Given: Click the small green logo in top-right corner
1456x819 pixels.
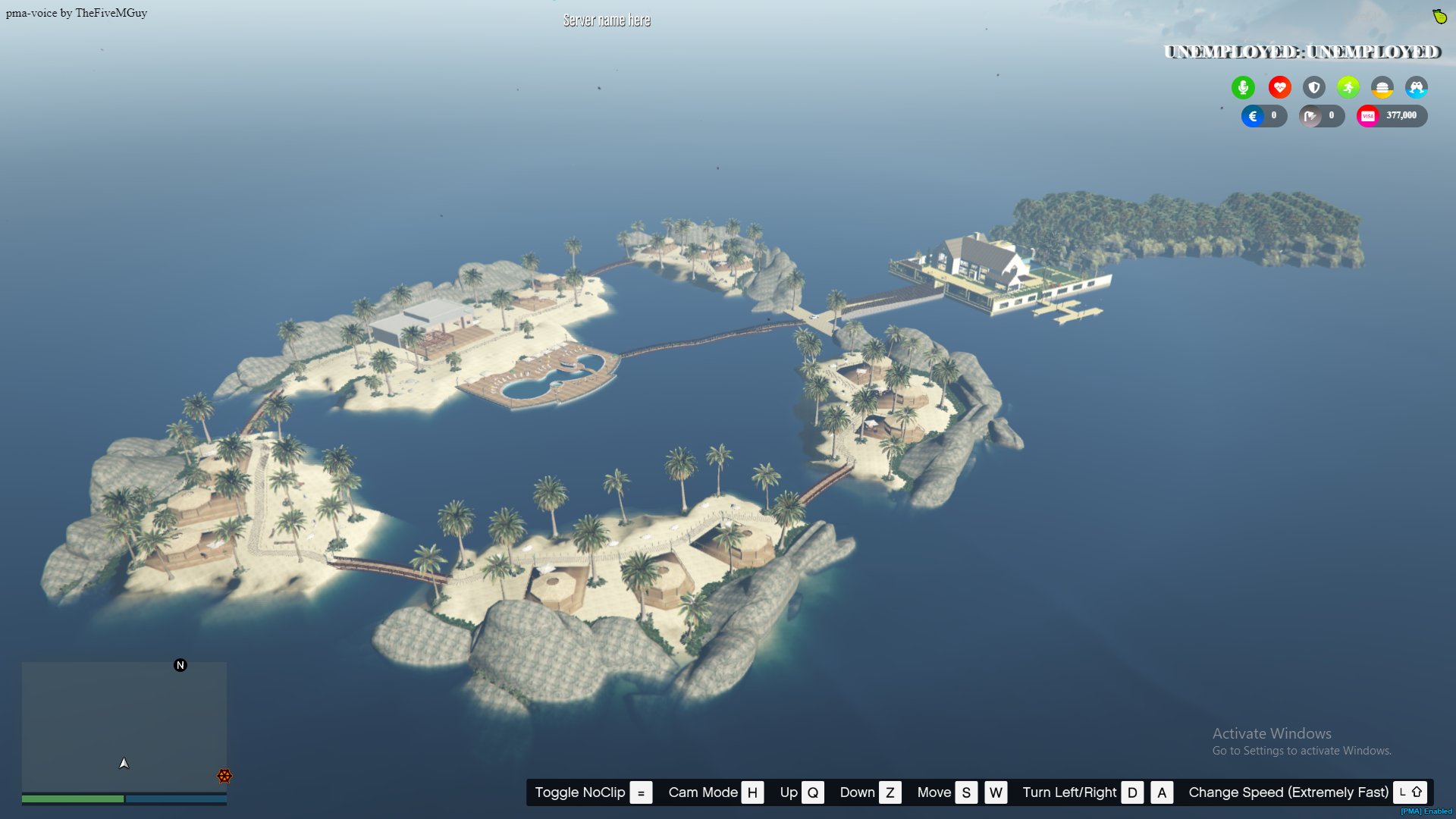Looking at the screenshot, I should point(1440,16).
